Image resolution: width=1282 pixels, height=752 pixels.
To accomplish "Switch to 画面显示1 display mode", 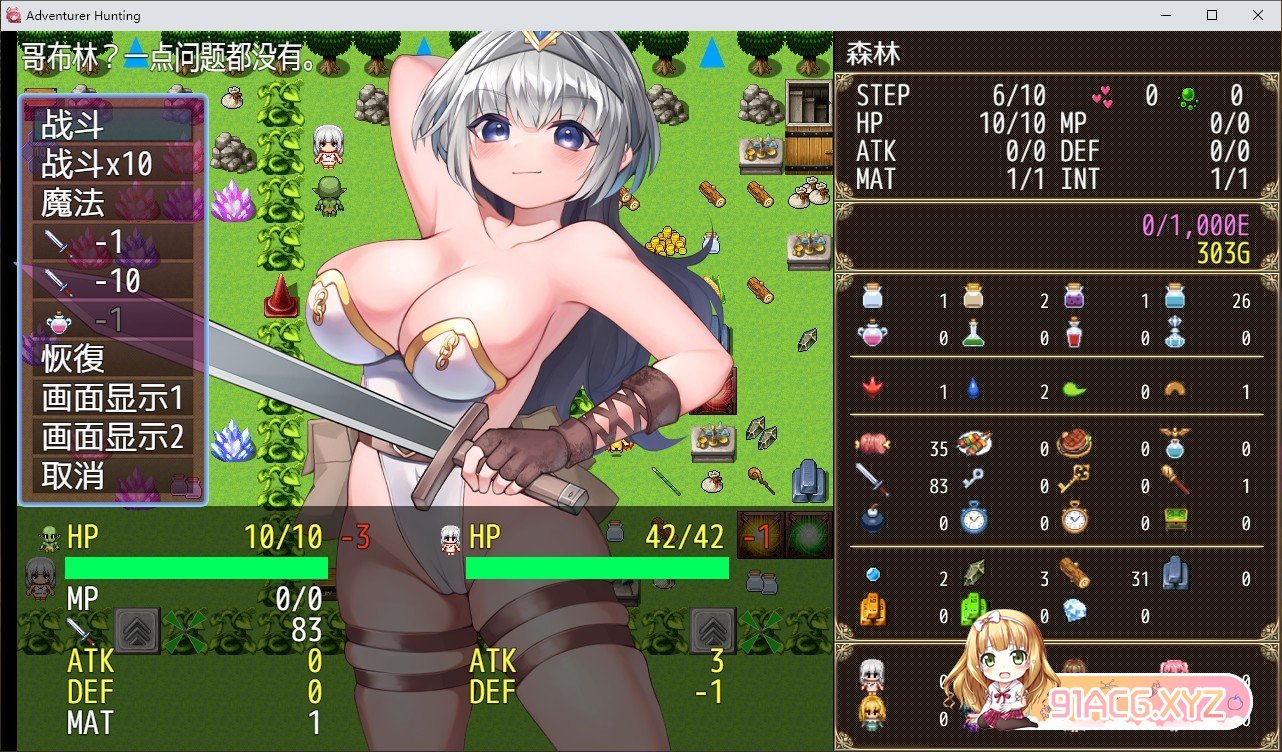I will pos(112,397).
